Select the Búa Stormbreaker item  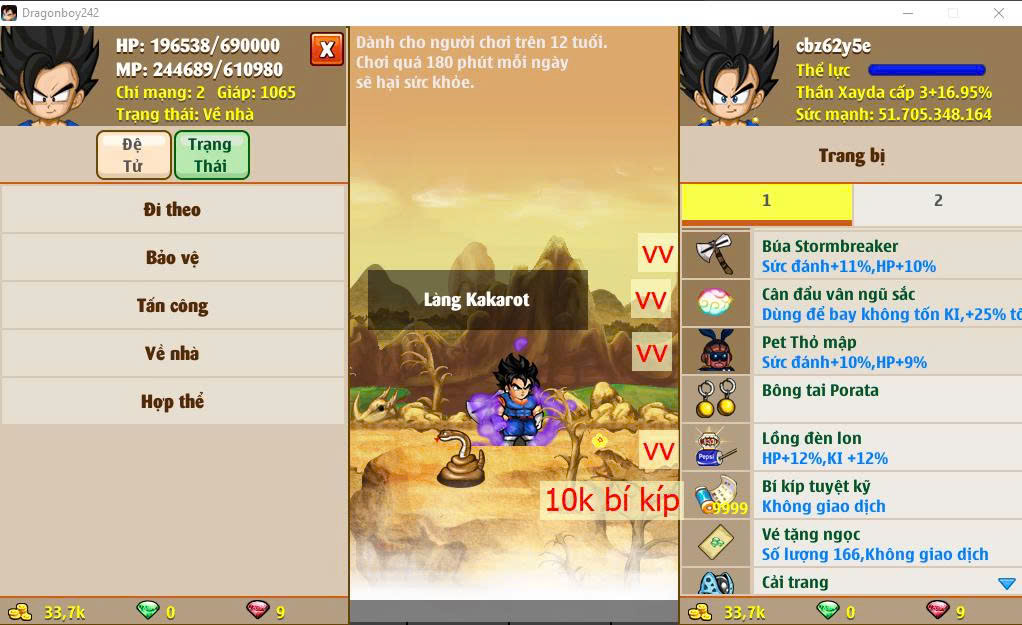850,256
